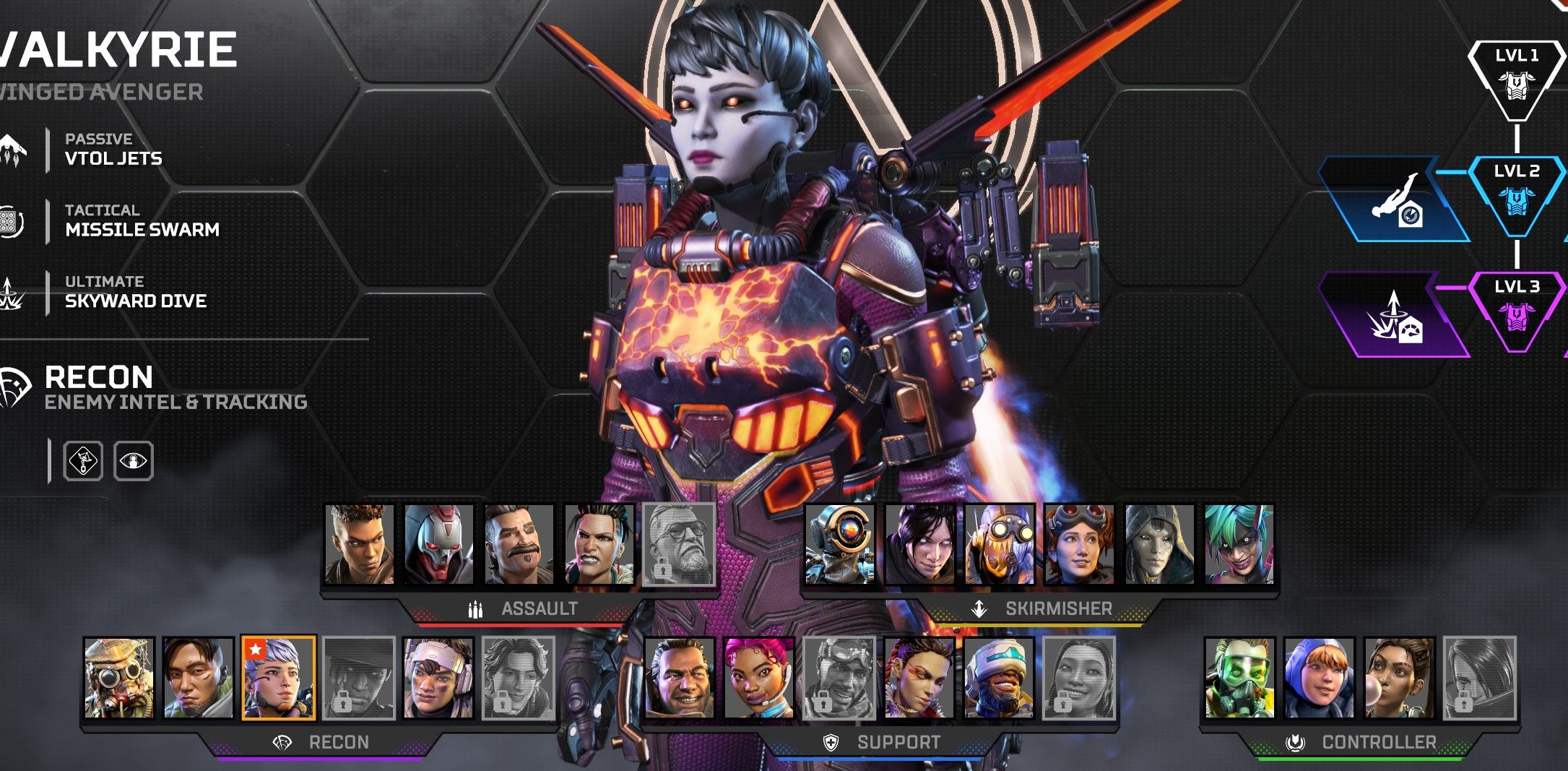Viewport: 1568px width, 771px height.
Task: Select the locked Ballistic portrait
Action: [679, 544]
